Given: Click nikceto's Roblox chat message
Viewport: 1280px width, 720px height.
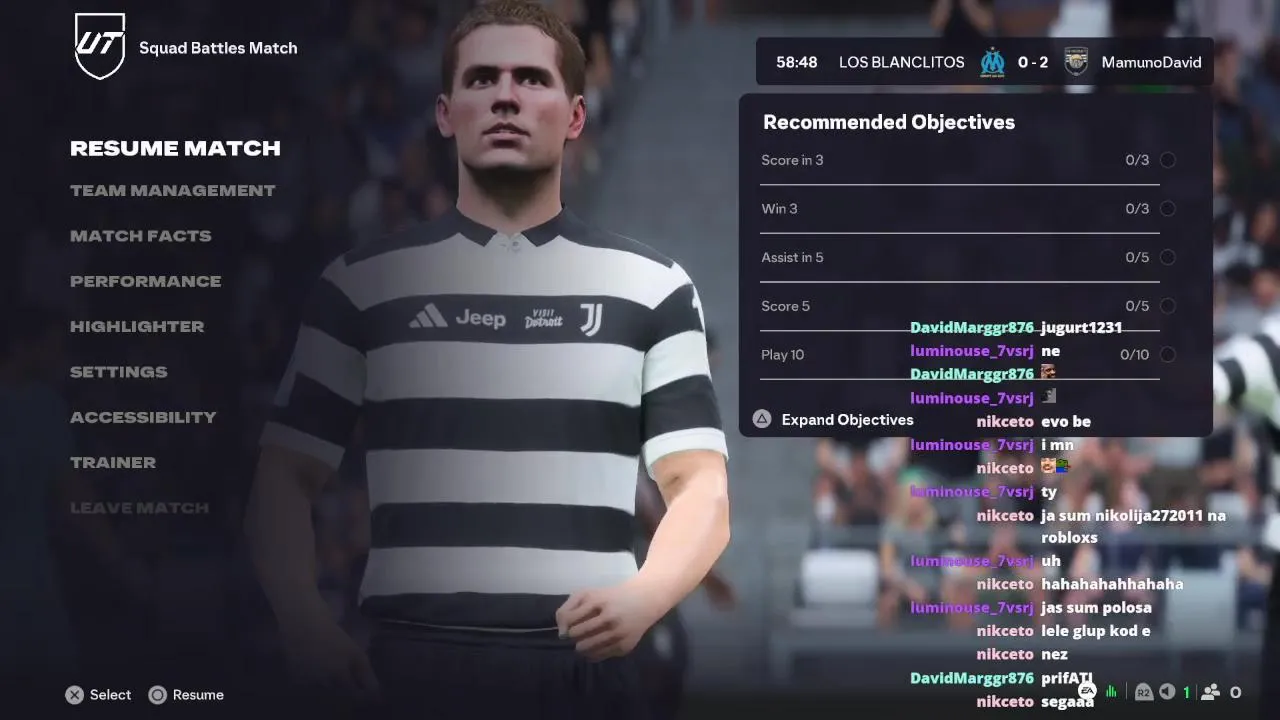Looking at the screenshot, I should pyautogui.click(x=1132, y=526).
